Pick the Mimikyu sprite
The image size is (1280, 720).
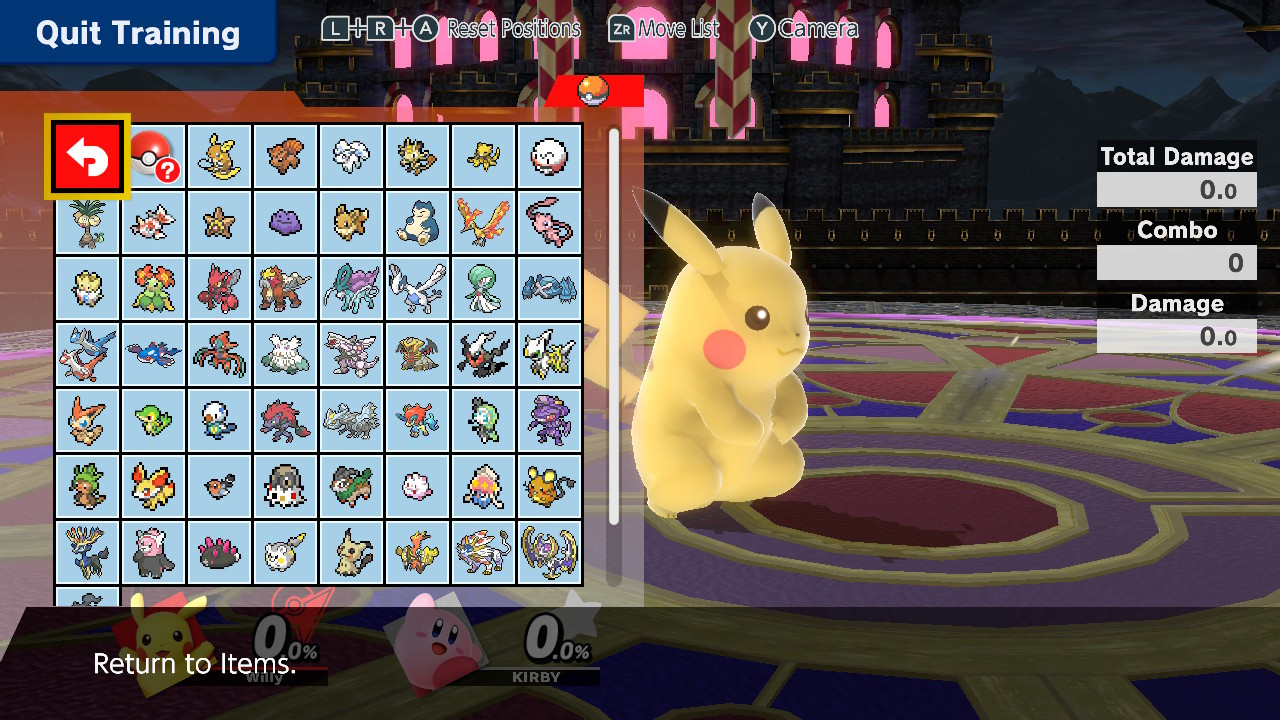(x=351, y=553)
